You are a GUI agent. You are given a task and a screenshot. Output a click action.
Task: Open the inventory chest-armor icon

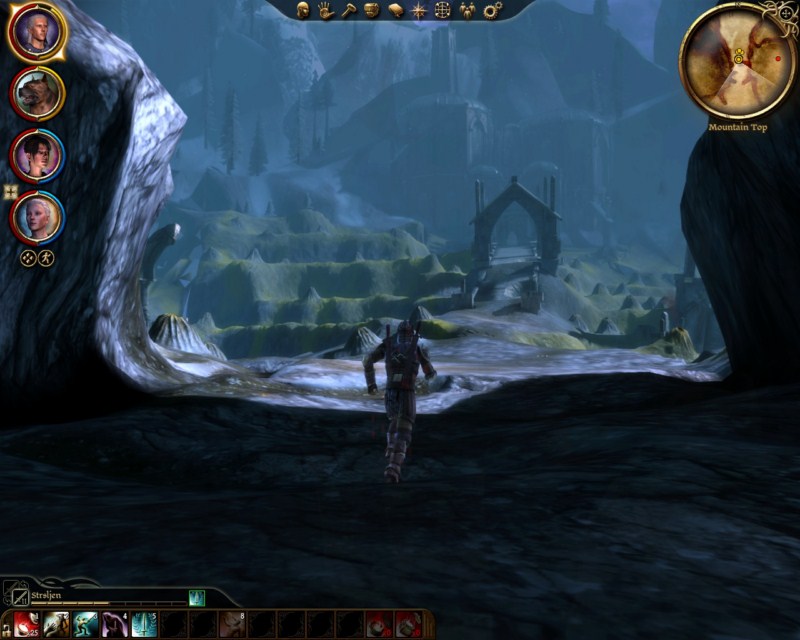pos(372,10)
